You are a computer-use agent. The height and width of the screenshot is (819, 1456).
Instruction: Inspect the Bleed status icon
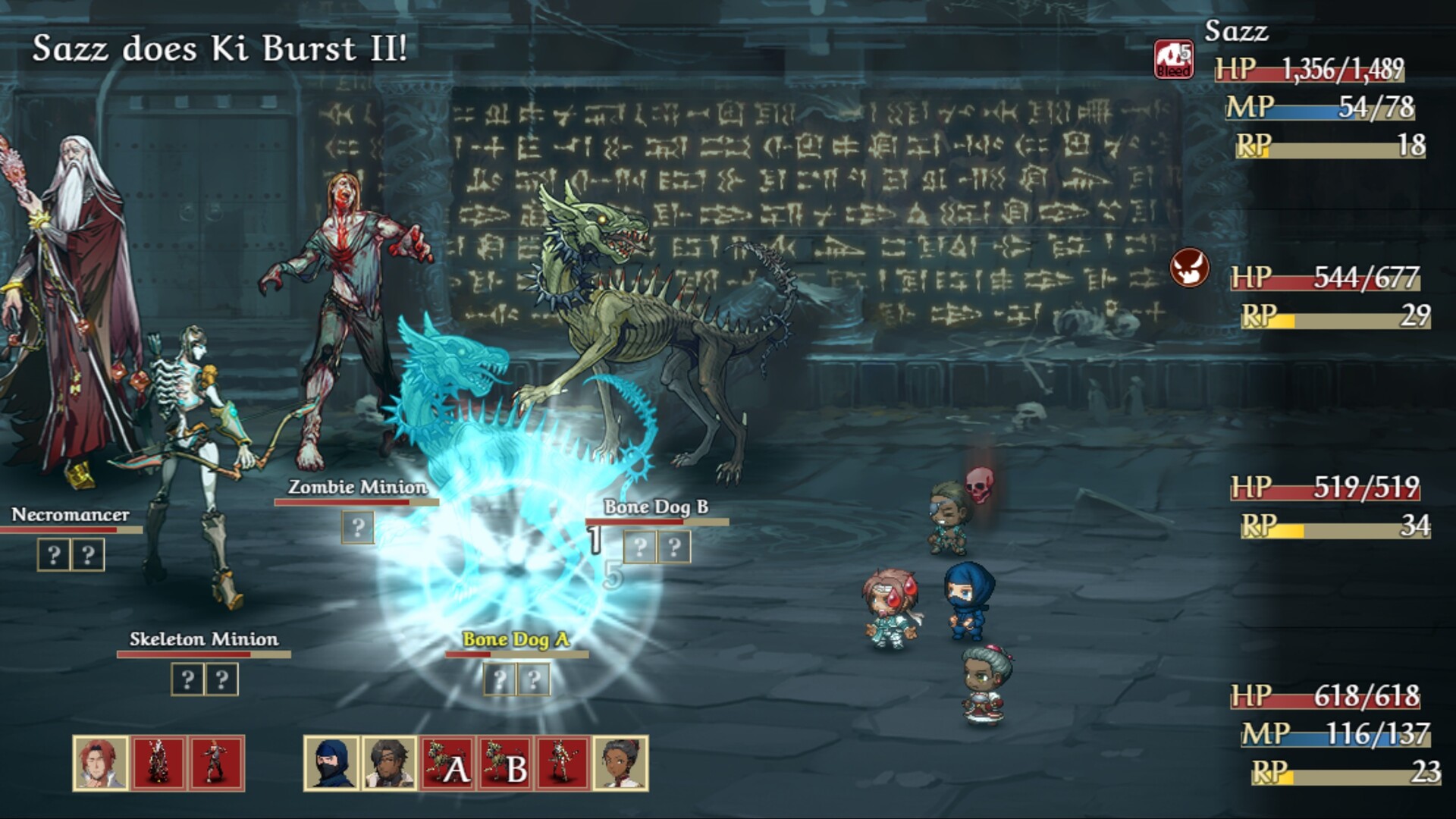(1173, 60)
